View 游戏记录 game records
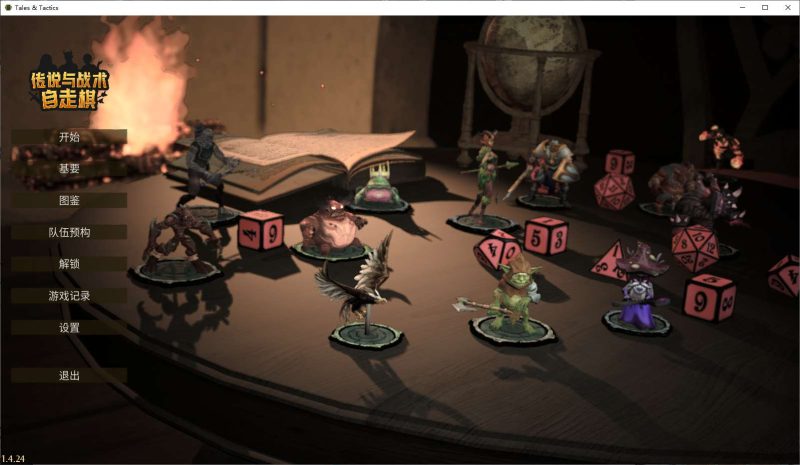Viewport: 800px width, 465px height. tap(69, 296)
